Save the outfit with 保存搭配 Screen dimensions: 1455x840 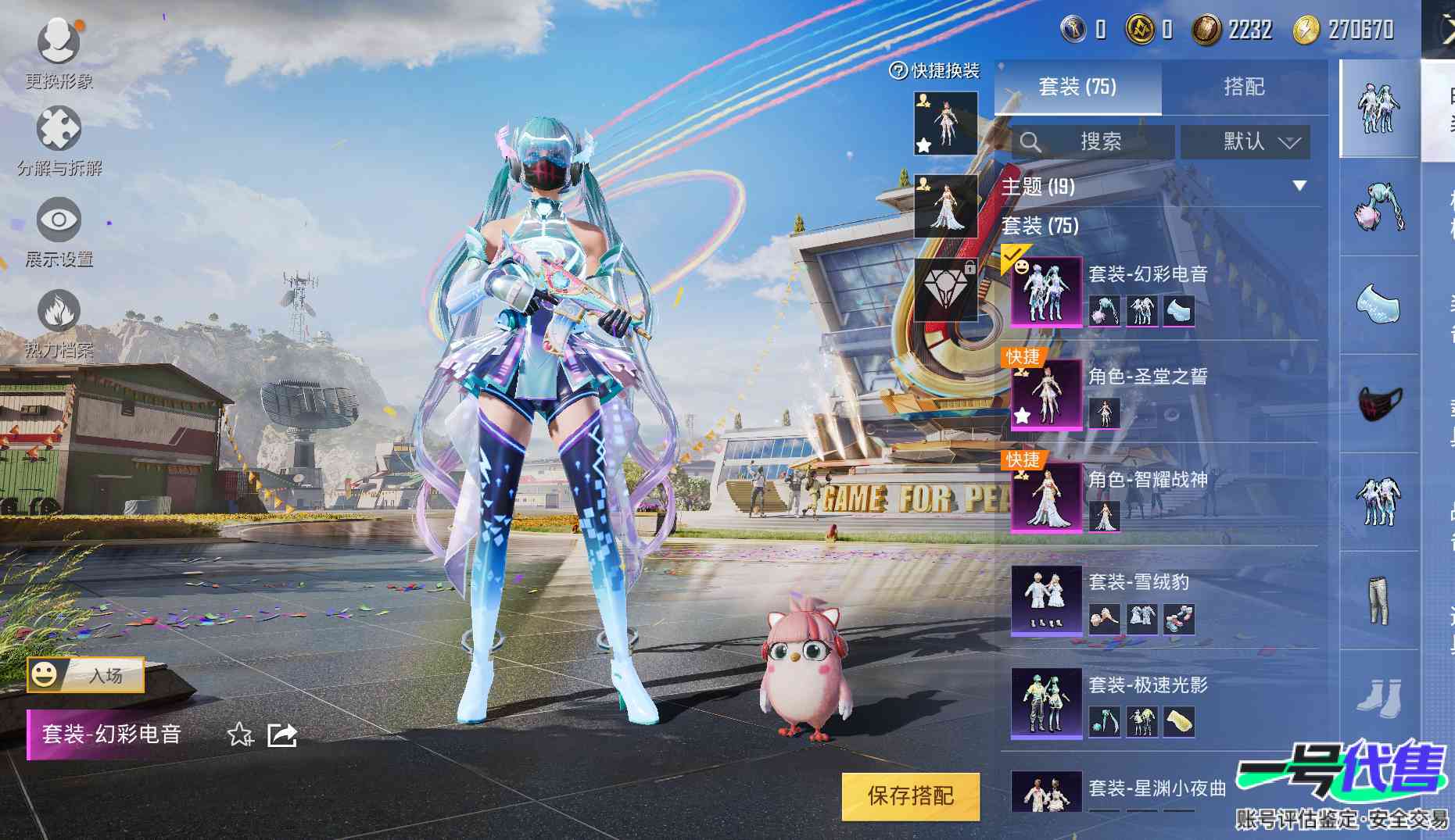[x=910, y=796]
